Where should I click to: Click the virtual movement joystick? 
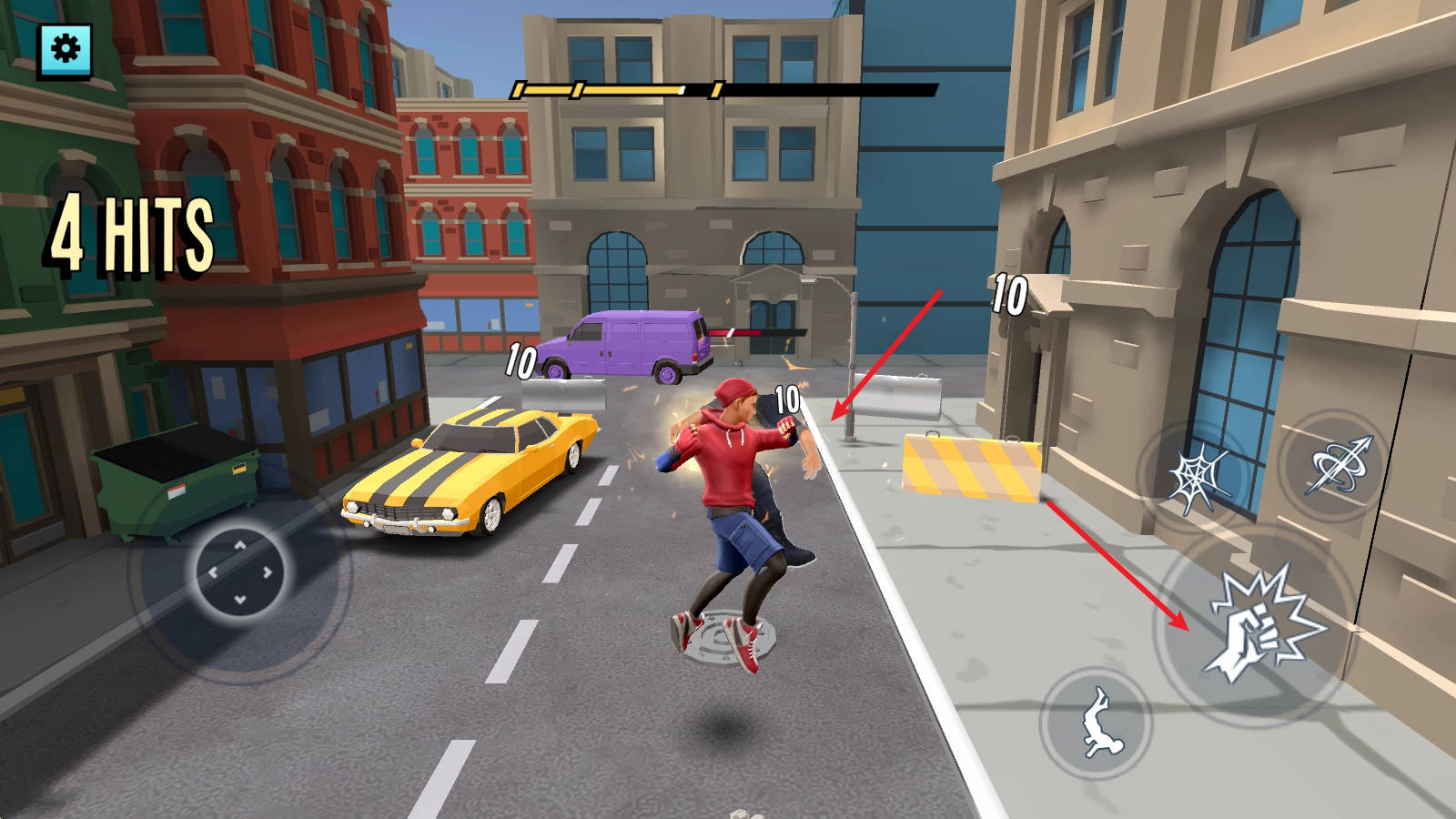pyautogui.click(x=240, y=572)
